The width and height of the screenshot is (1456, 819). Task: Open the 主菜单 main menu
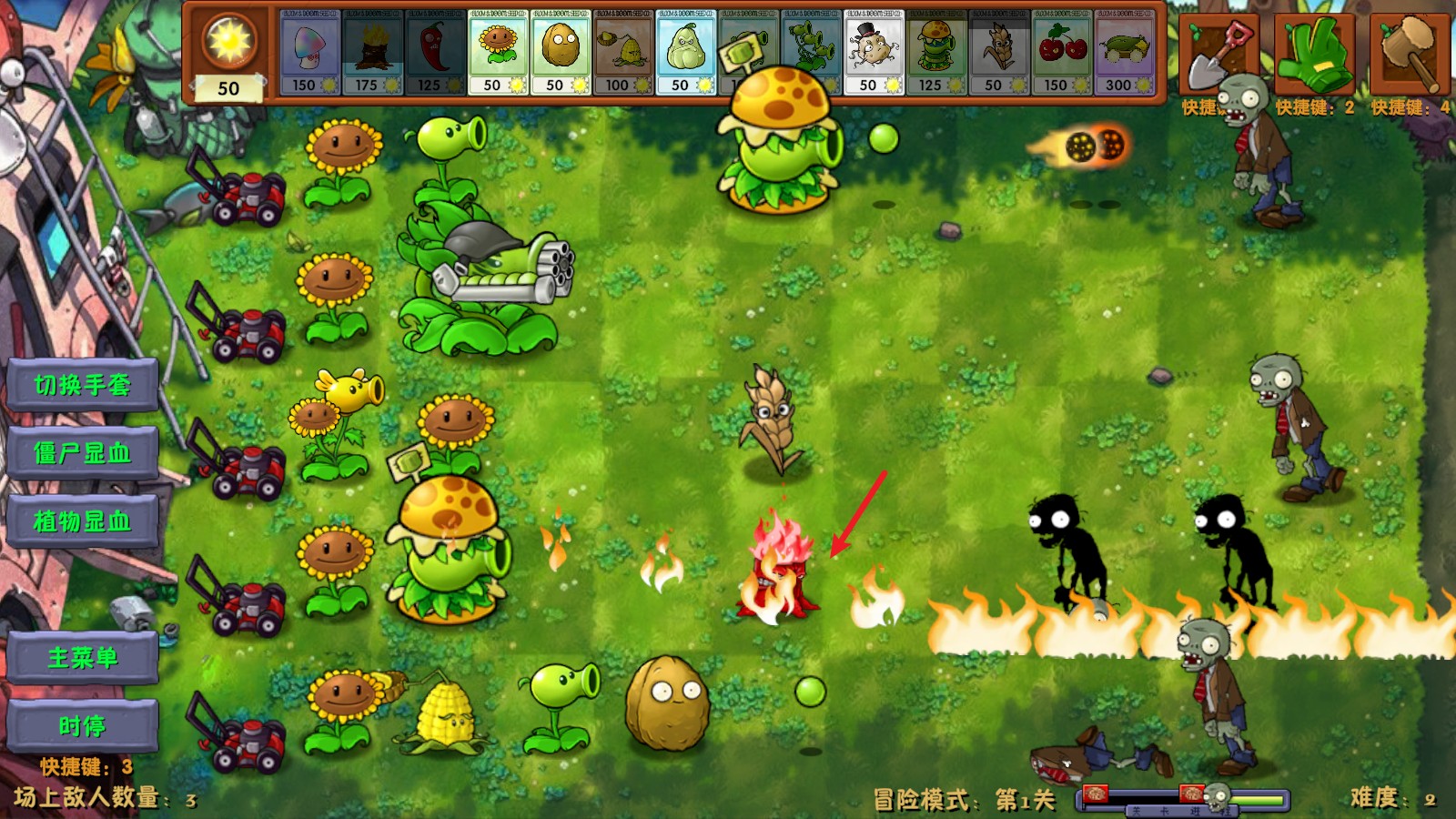click(80, 657)
